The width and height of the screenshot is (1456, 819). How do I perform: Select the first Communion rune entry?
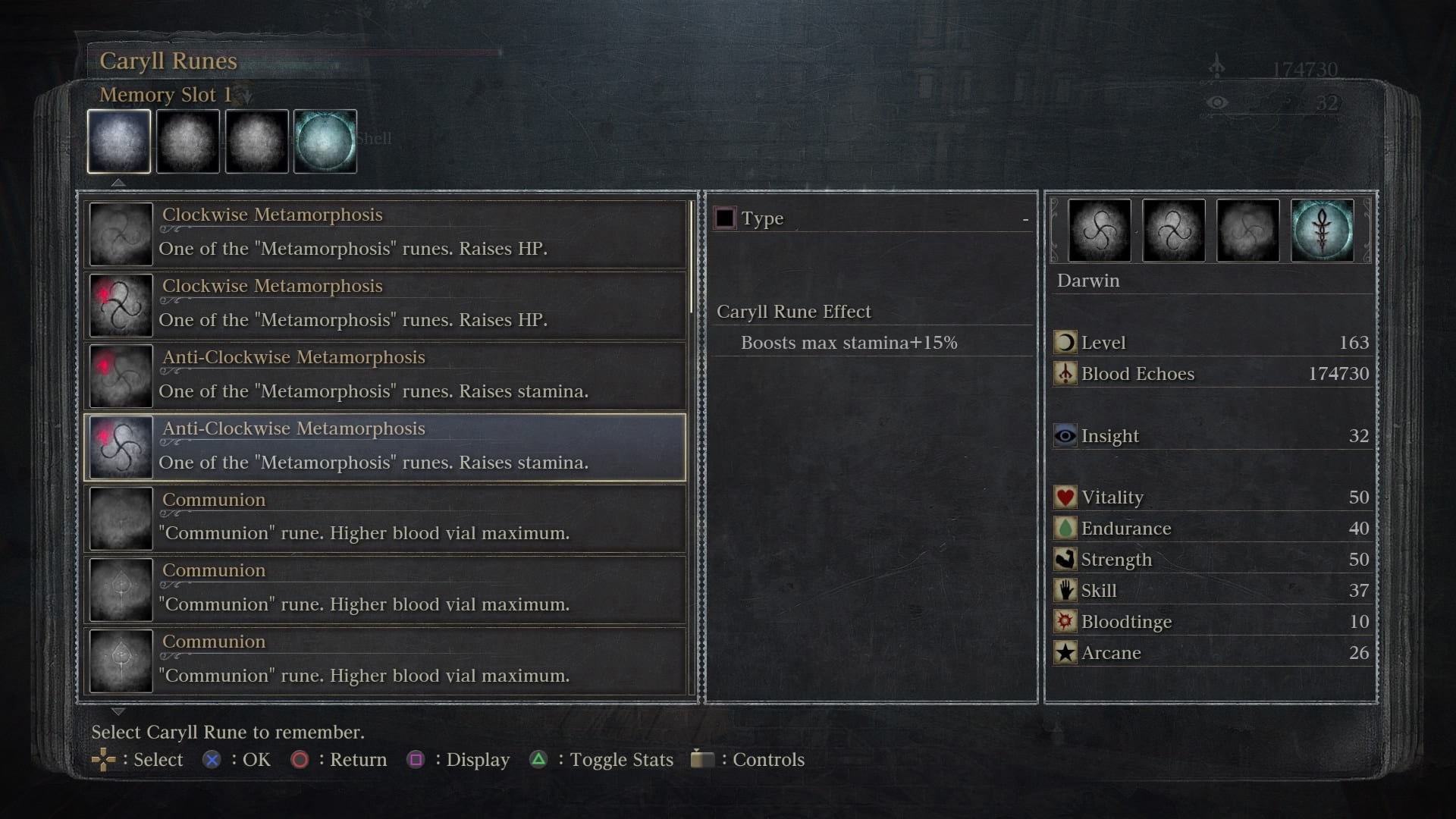(x=387, y=519)
